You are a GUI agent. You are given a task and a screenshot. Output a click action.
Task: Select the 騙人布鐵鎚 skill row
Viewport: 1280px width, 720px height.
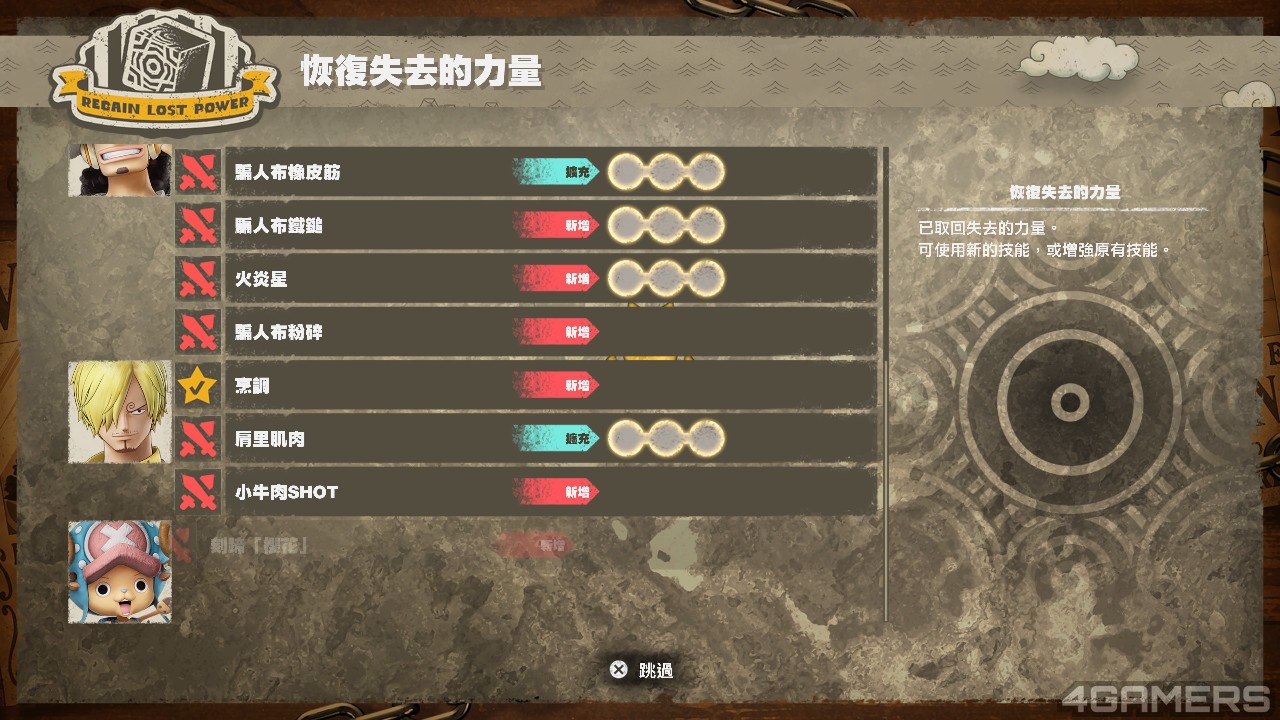pyautogui.click(x=550, y=225)
